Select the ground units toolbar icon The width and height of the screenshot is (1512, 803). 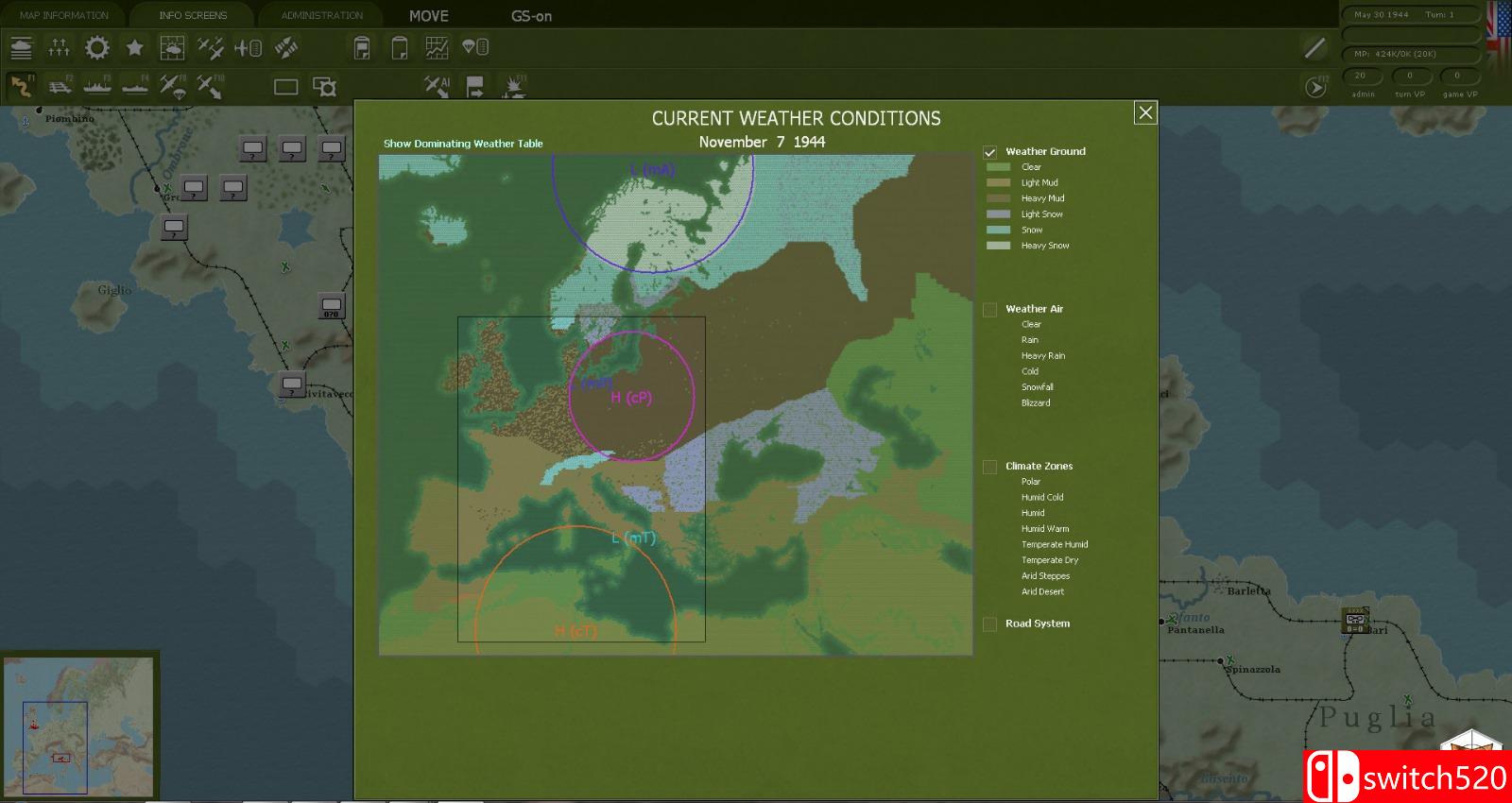[21, 47]
